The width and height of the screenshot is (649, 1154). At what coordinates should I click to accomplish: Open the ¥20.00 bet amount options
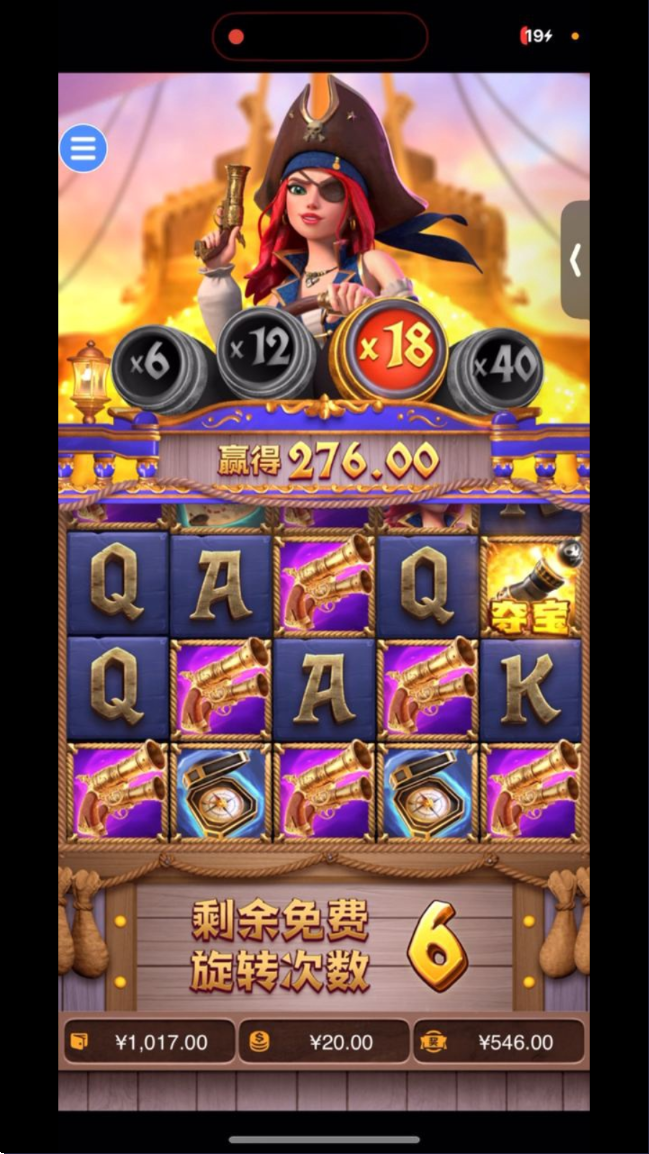point(324,1043)
